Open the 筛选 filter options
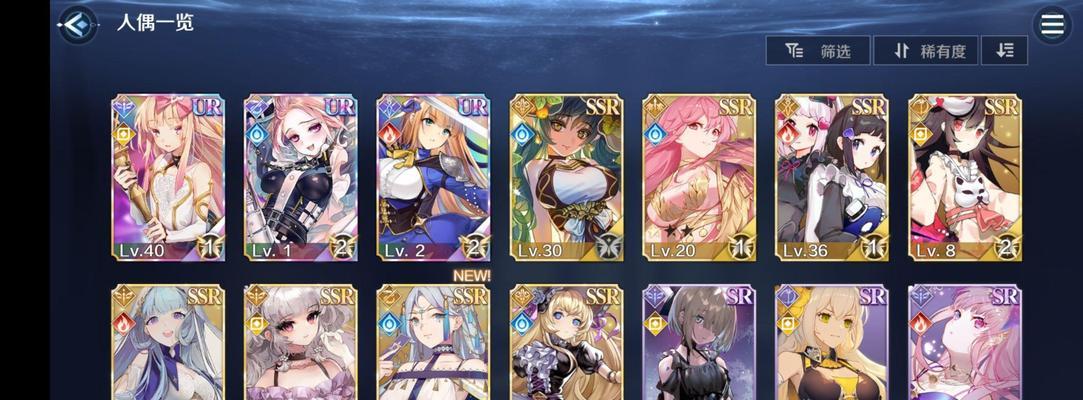The height and width of the screenshot is (400, 1083). click(817, 51)
